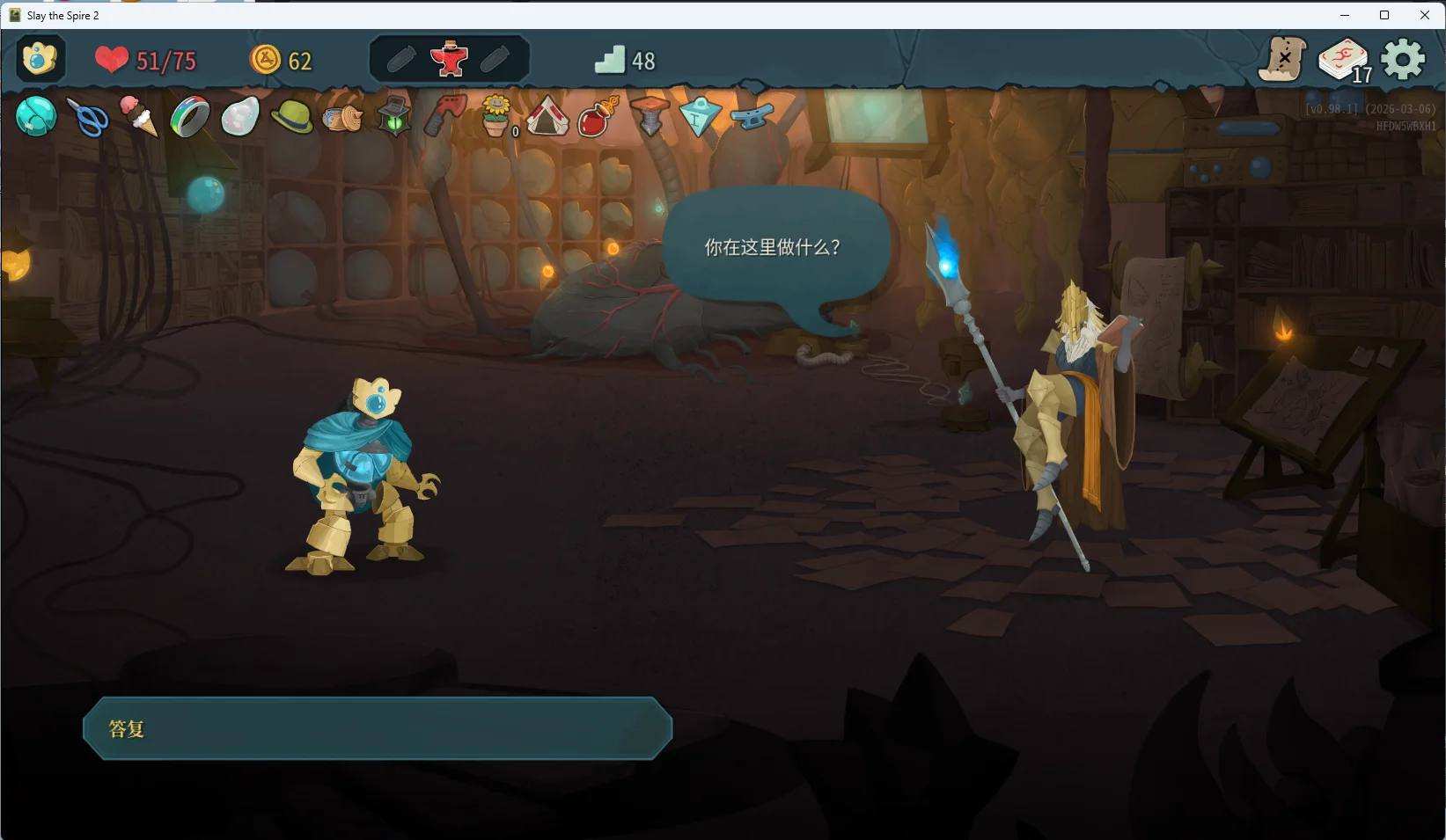Open the map scroll

[1282, 60]
